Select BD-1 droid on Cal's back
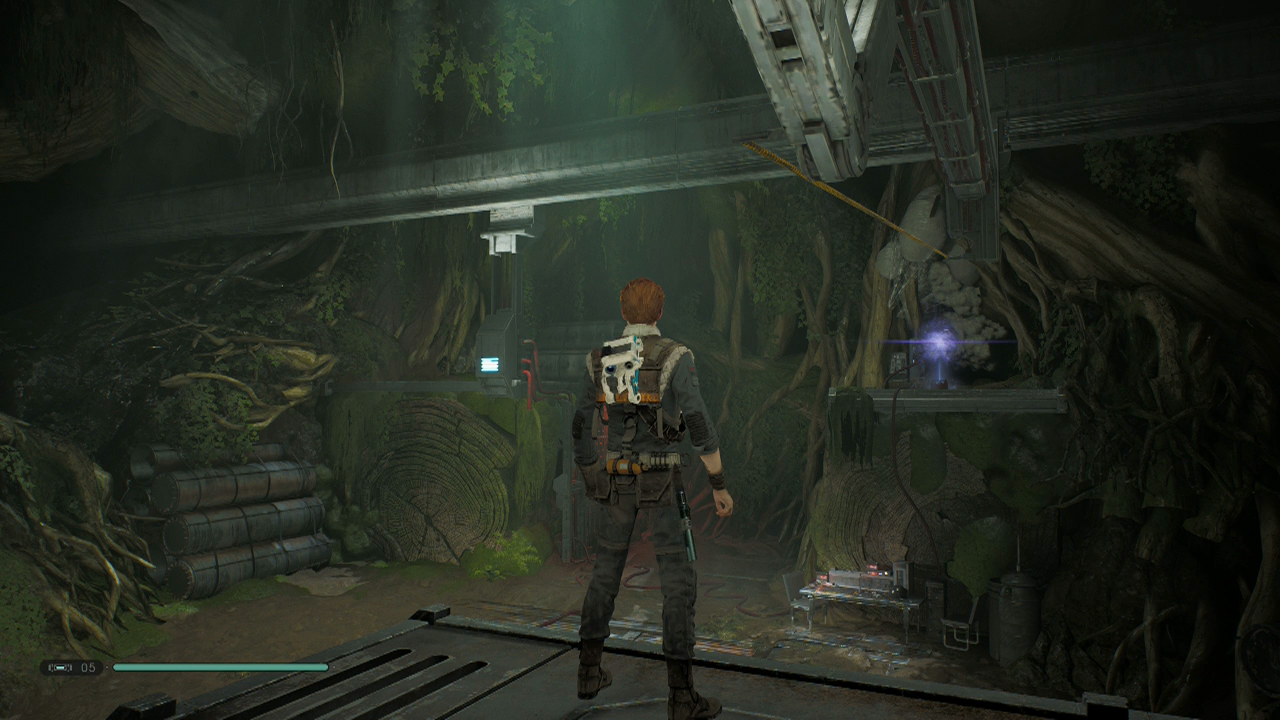 622,370
